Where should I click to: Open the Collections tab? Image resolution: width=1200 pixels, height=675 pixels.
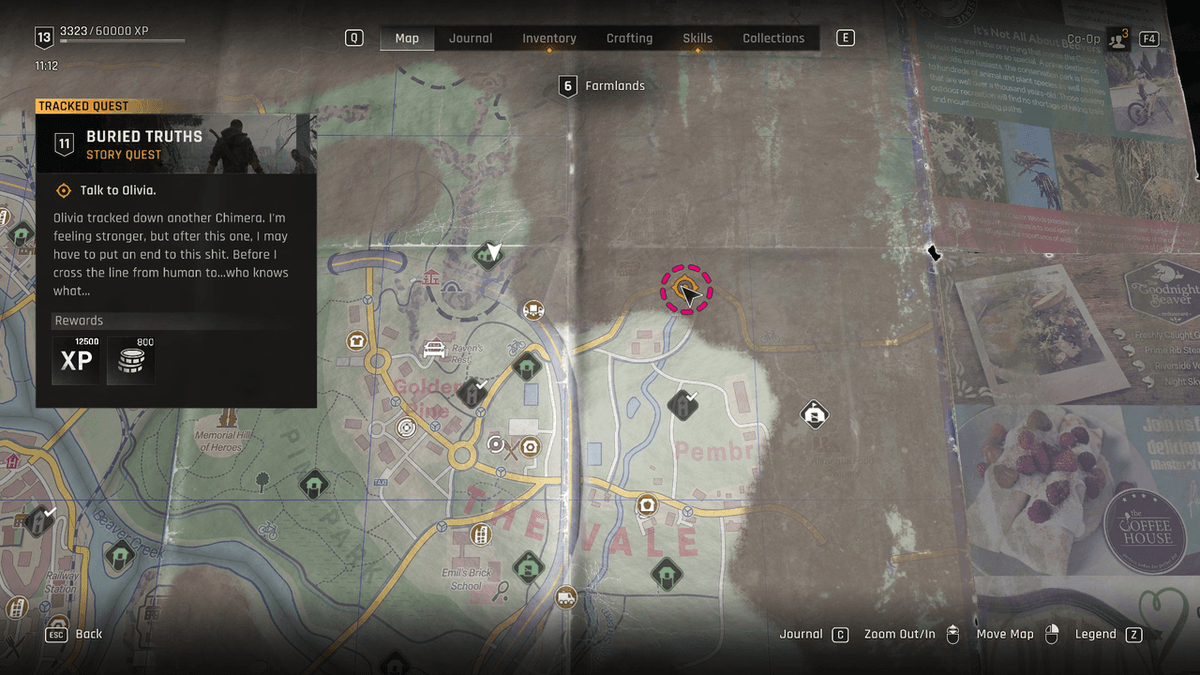click(773, 38)
